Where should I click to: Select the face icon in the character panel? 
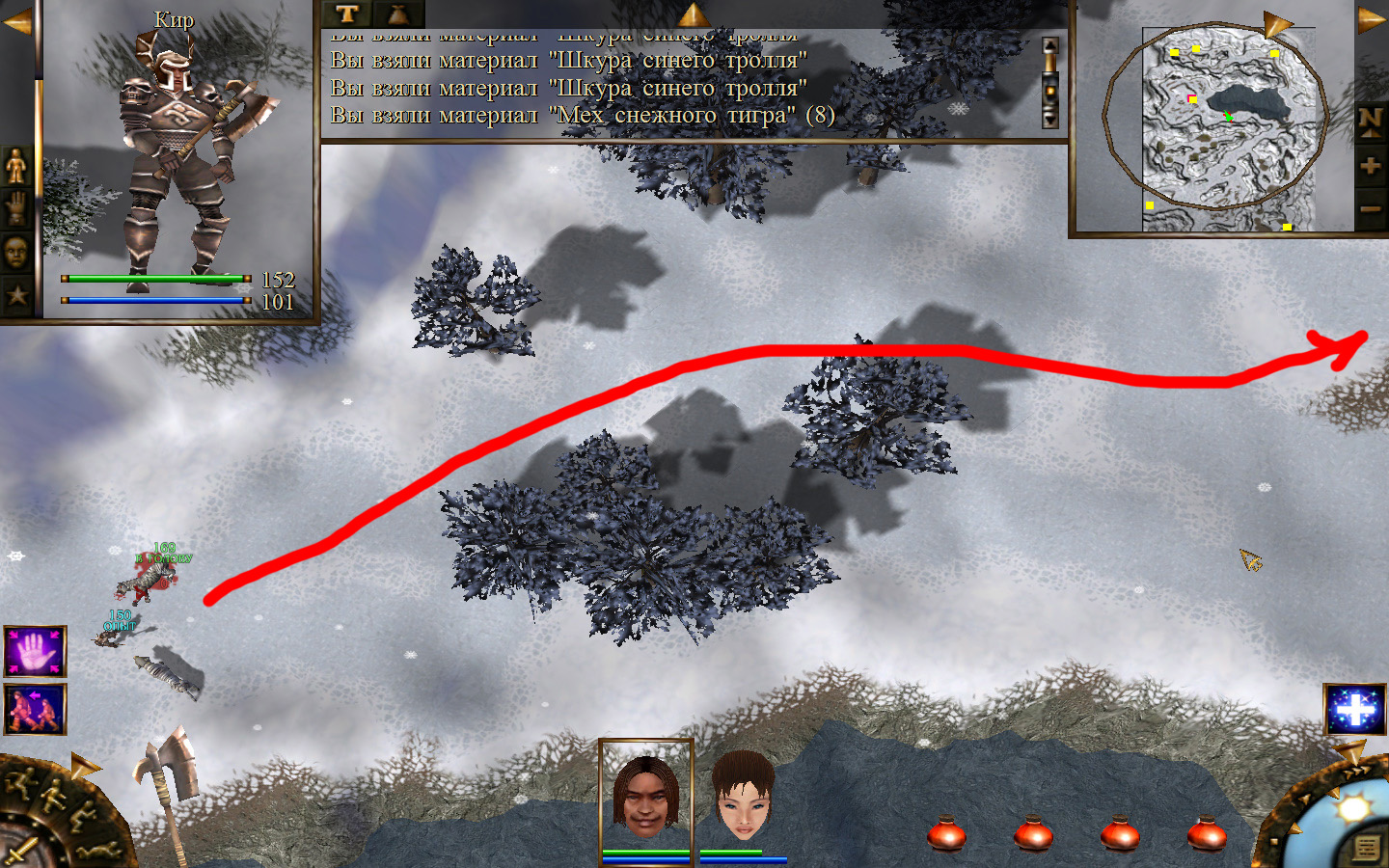point(16,253)
